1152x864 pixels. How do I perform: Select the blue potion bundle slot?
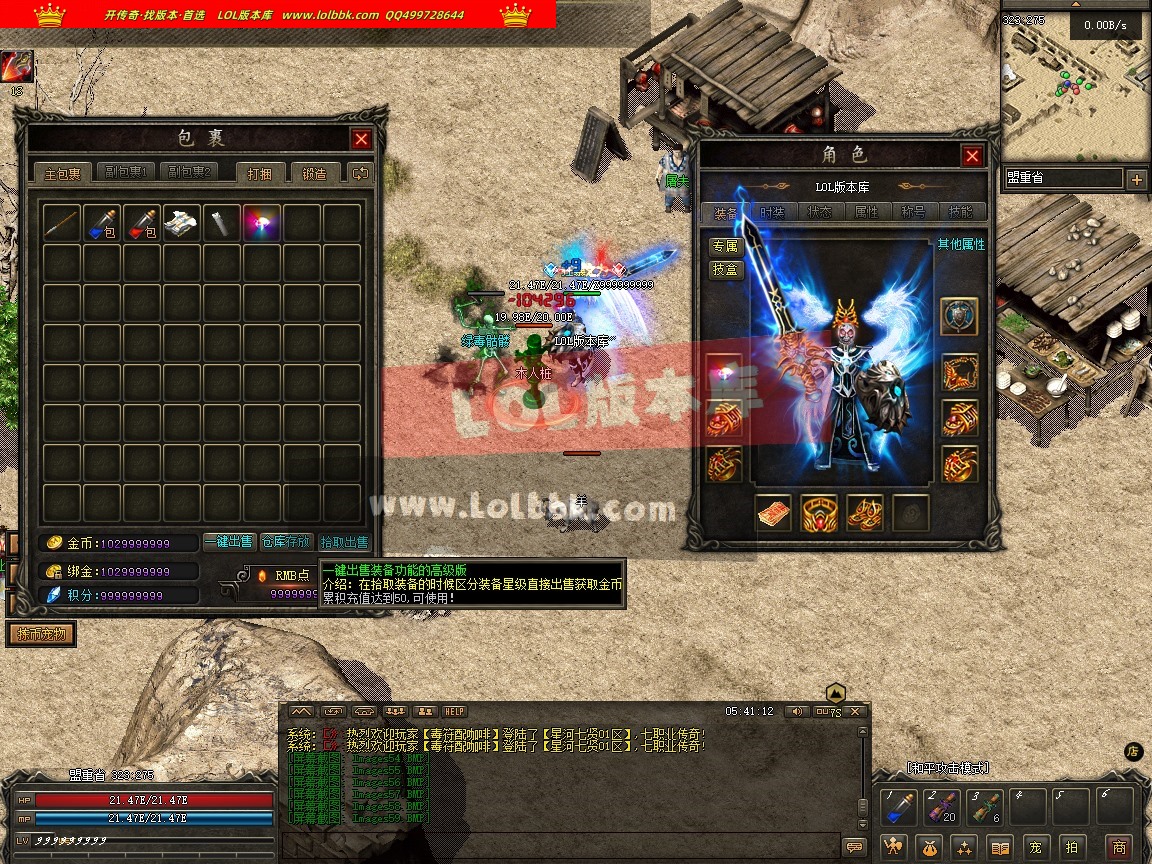(102, 224)
